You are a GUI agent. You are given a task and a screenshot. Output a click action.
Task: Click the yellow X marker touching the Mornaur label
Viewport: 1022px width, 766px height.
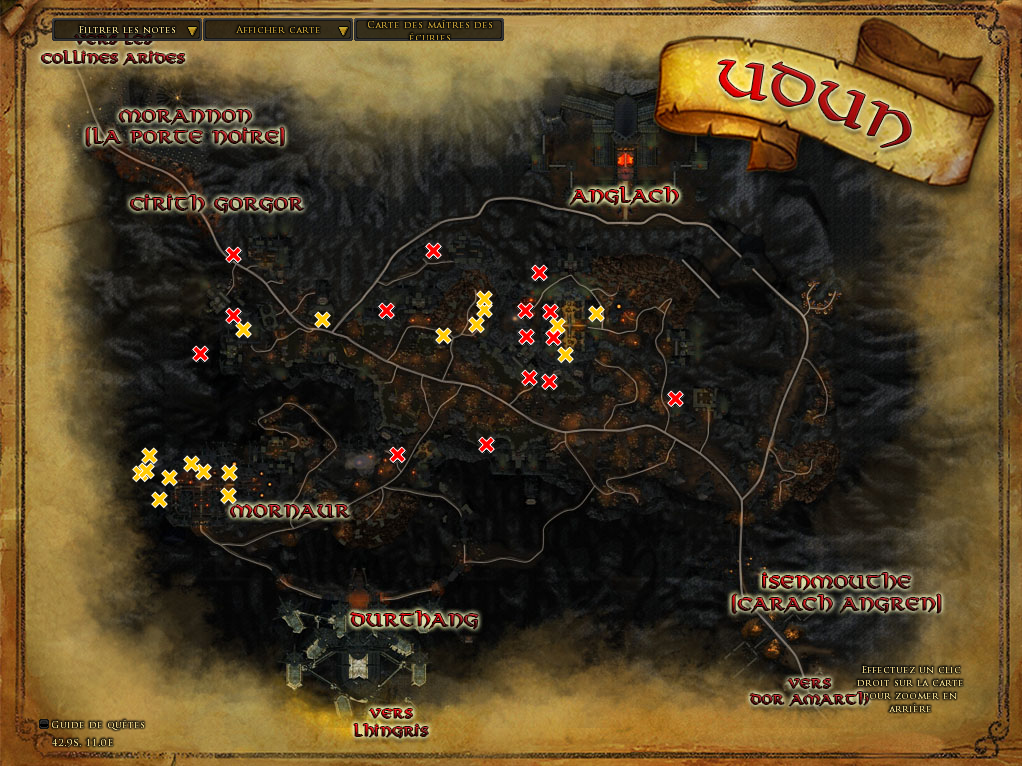coord(228,496)
